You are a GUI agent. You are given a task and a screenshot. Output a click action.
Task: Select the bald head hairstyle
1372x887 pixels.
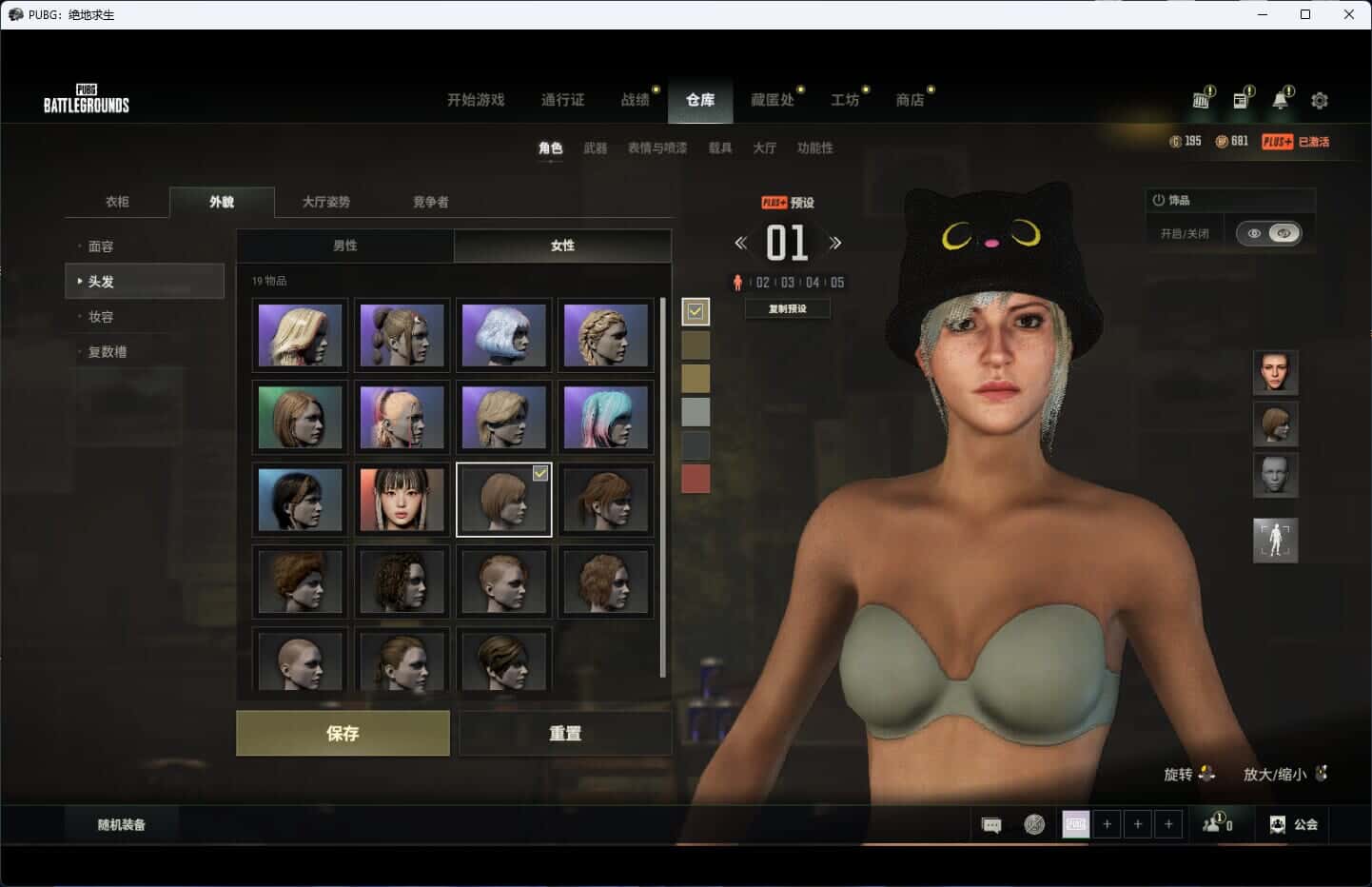click(x=300, y=660)
